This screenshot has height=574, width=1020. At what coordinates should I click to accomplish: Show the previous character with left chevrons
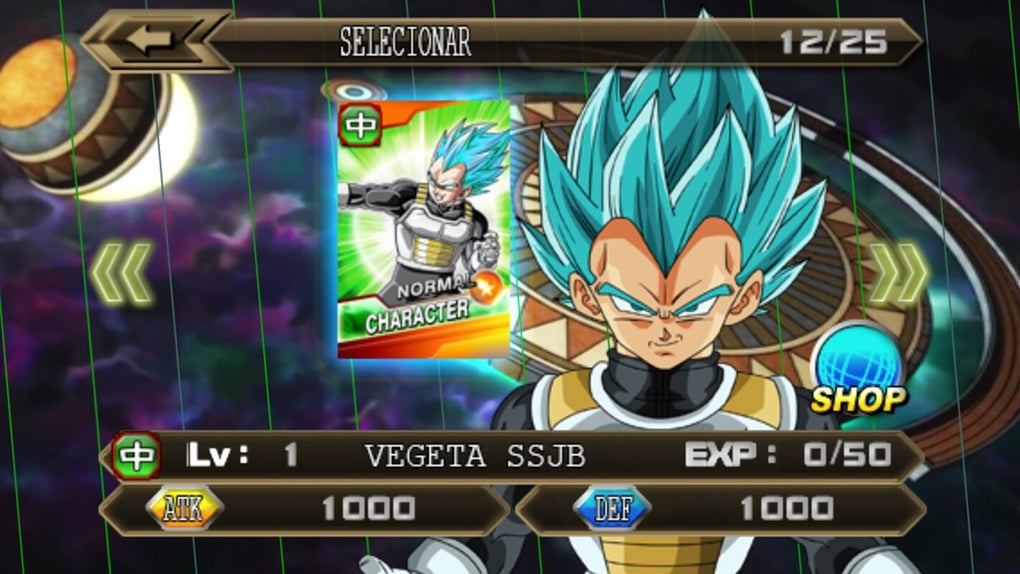tap(122, 272)
